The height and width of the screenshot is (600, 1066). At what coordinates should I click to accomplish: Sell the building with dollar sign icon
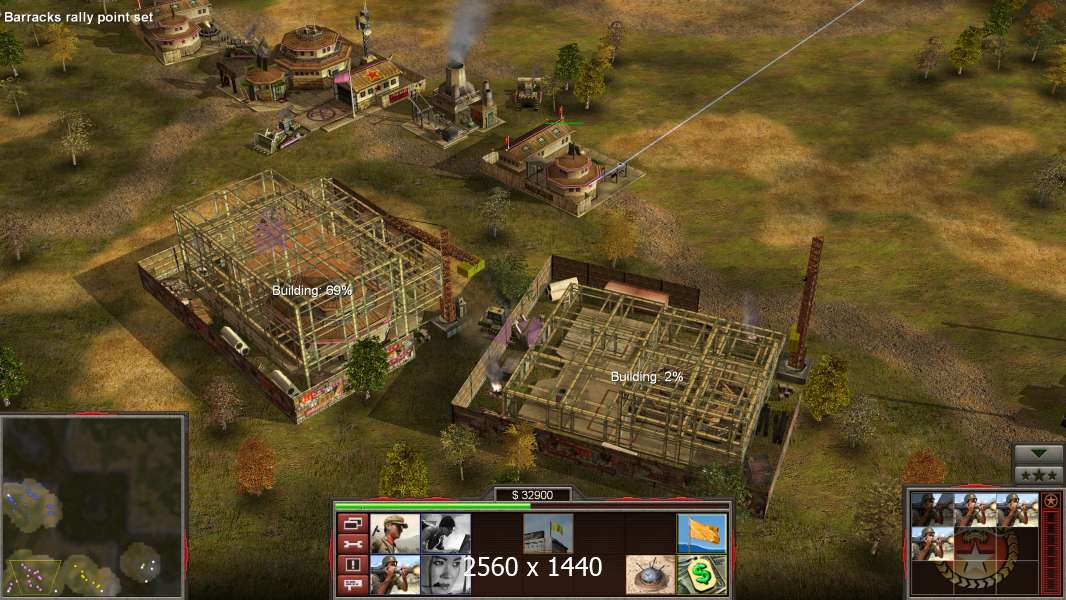click(x=701, y=574)
